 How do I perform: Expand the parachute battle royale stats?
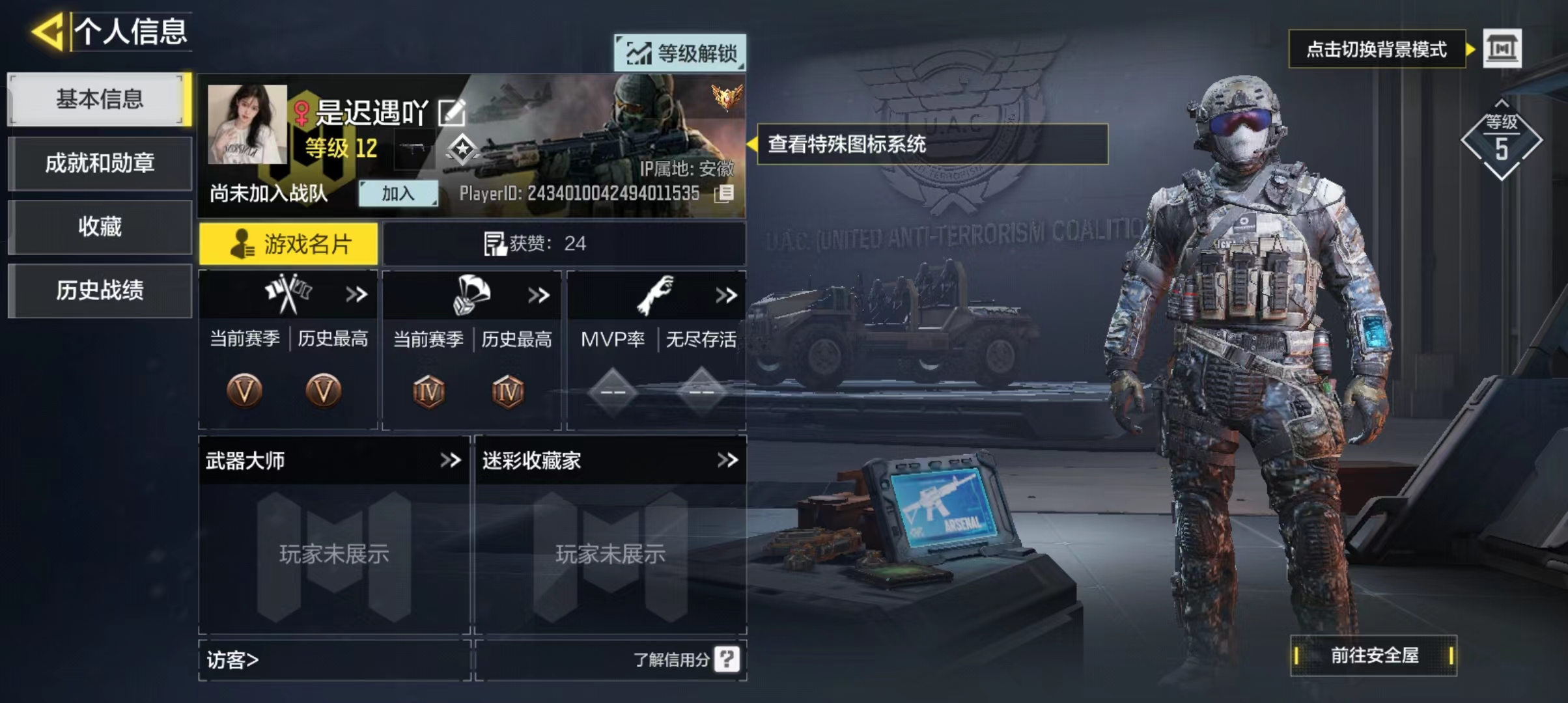click(x=539, y=296)
